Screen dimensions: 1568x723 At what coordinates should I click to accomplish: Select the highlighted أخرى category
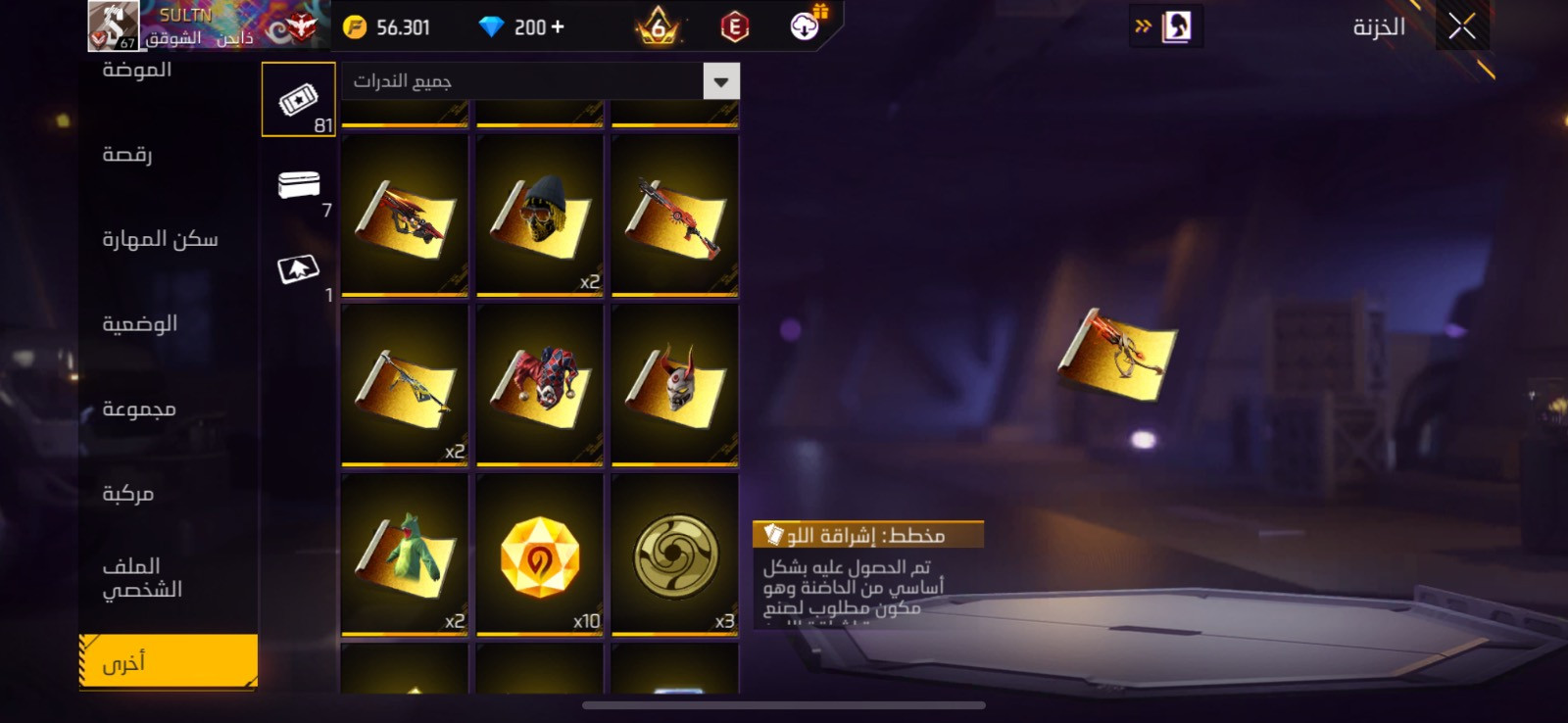168,662
